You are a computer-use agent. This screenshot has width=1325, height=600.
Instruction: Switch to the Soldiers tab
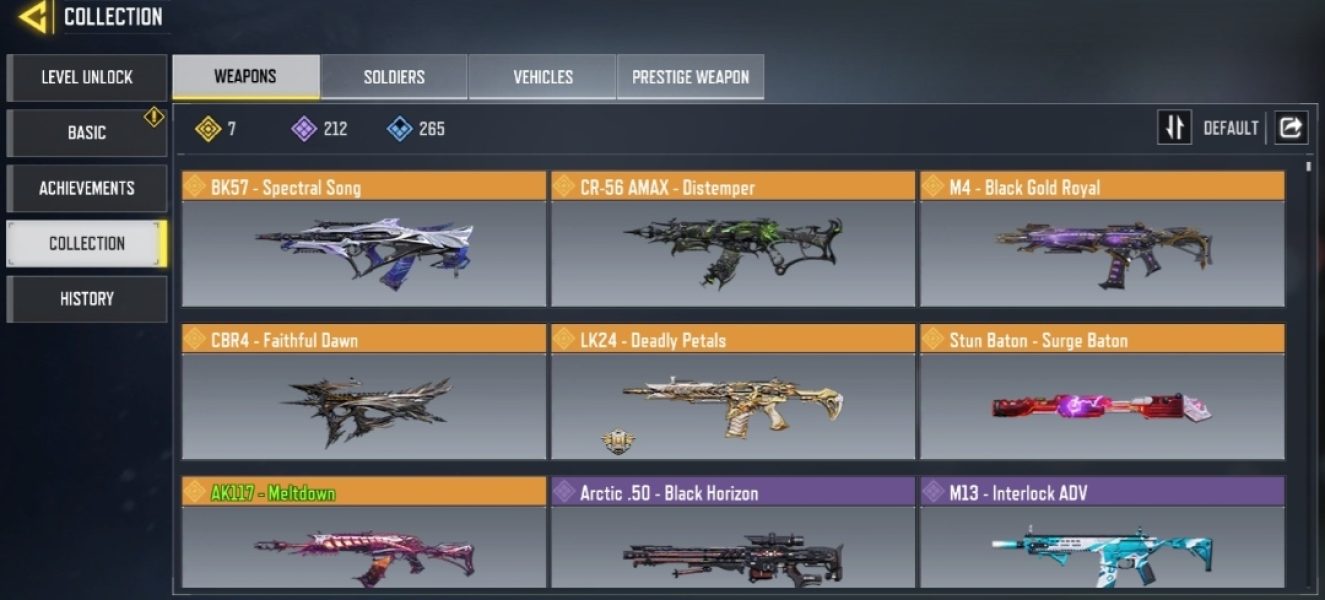[394, 77]
